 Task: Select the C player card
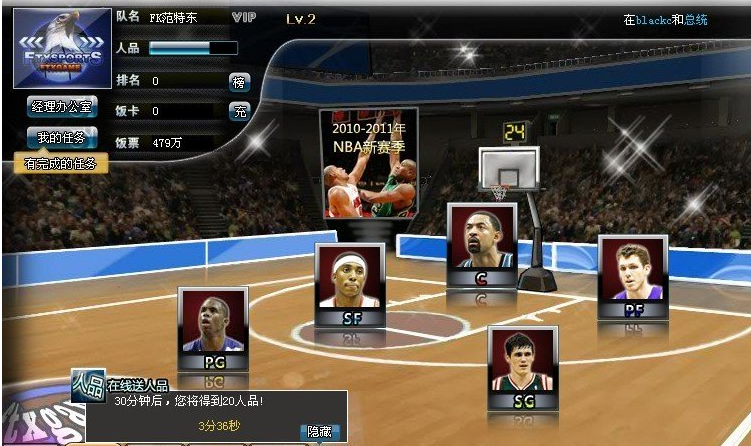pos(482,246)
